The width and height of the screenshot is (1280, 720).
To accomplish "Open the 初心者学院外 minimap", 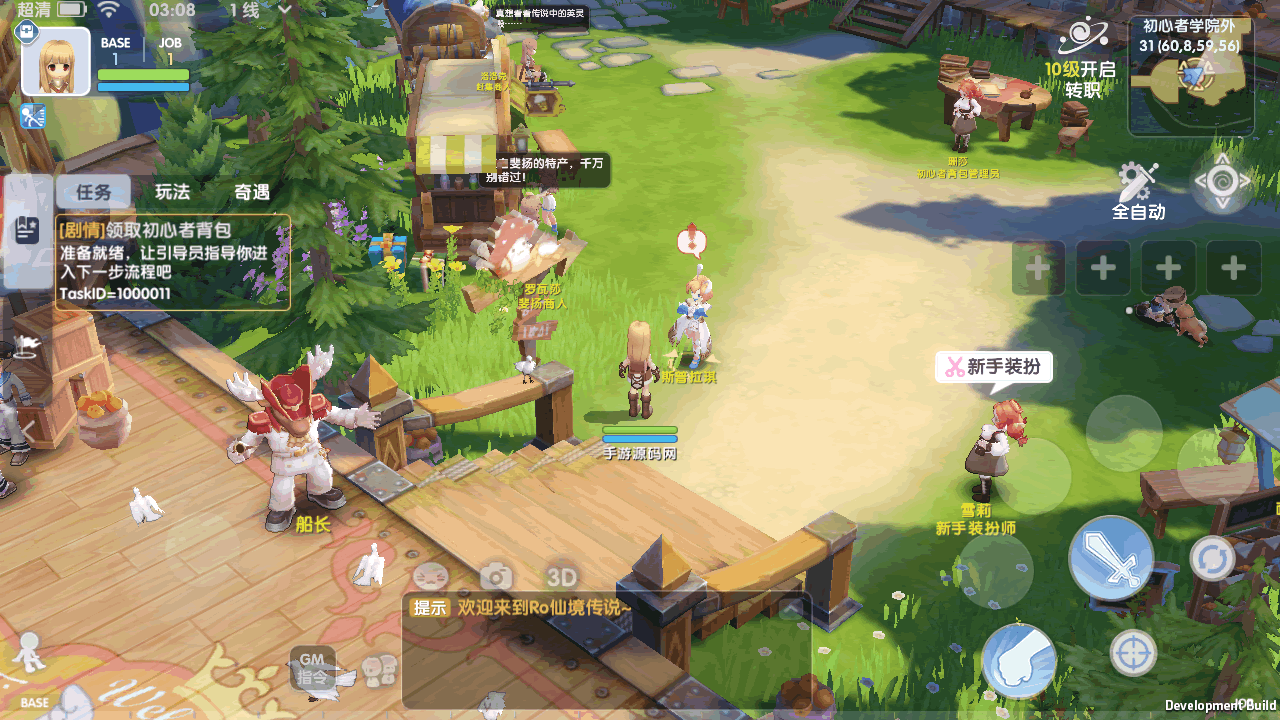I will click(1191, 76).
